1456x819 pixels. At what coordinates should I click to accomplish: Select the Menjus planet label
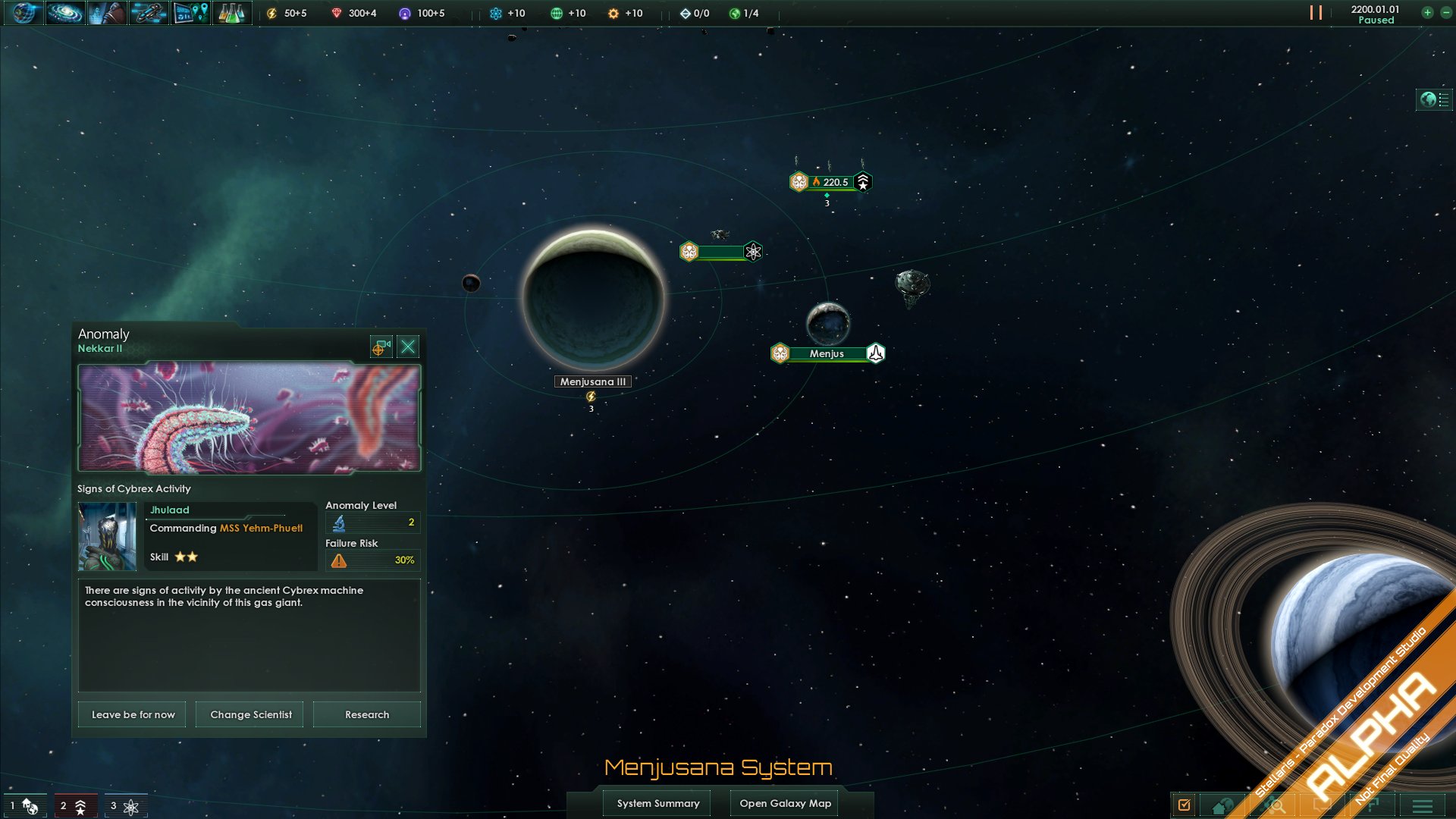(x=827, y=353)
